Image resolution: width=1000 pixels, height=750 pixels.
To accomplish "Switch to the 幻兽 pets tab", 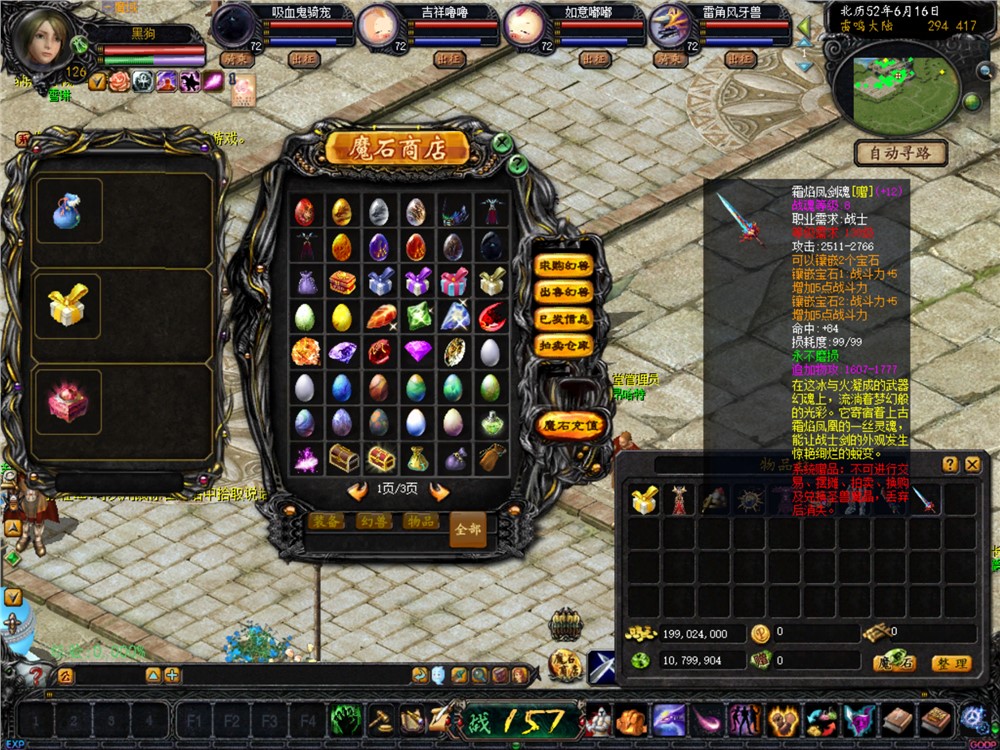I will (x=375, y=521).
